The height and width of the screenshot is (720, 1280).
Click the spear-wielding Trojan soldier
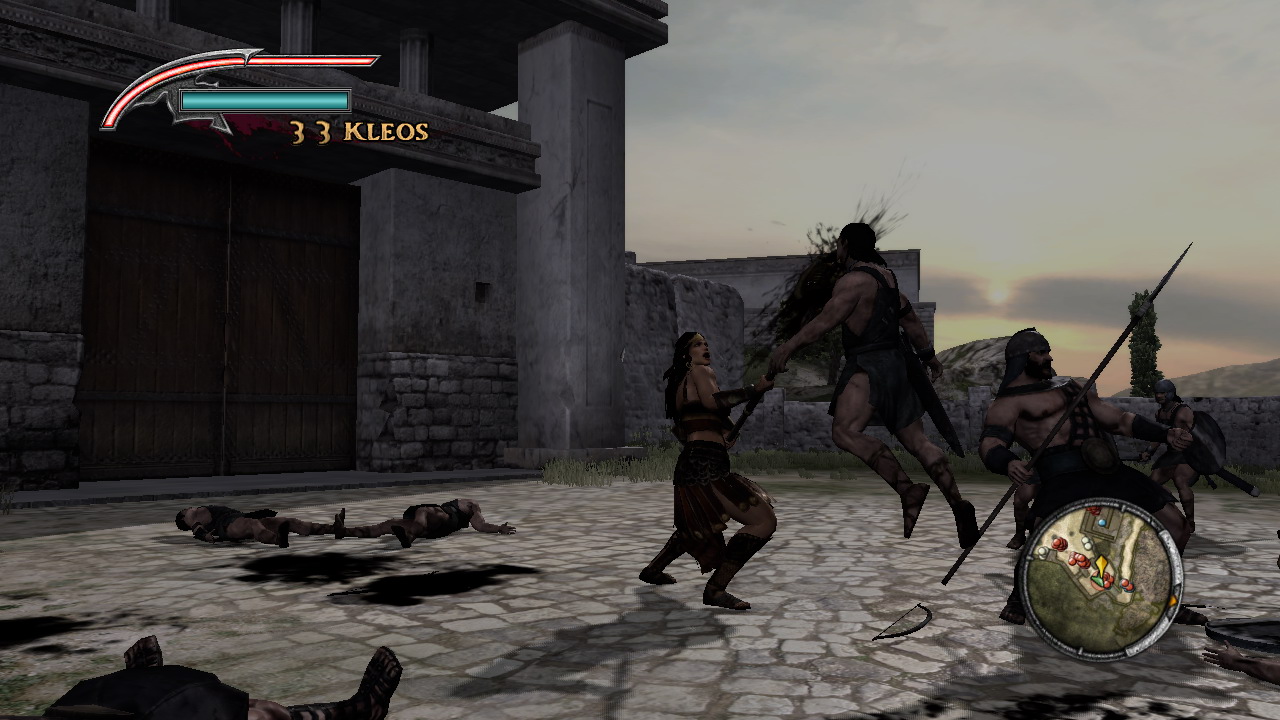pyautogui.click(x=1040, y=430)
